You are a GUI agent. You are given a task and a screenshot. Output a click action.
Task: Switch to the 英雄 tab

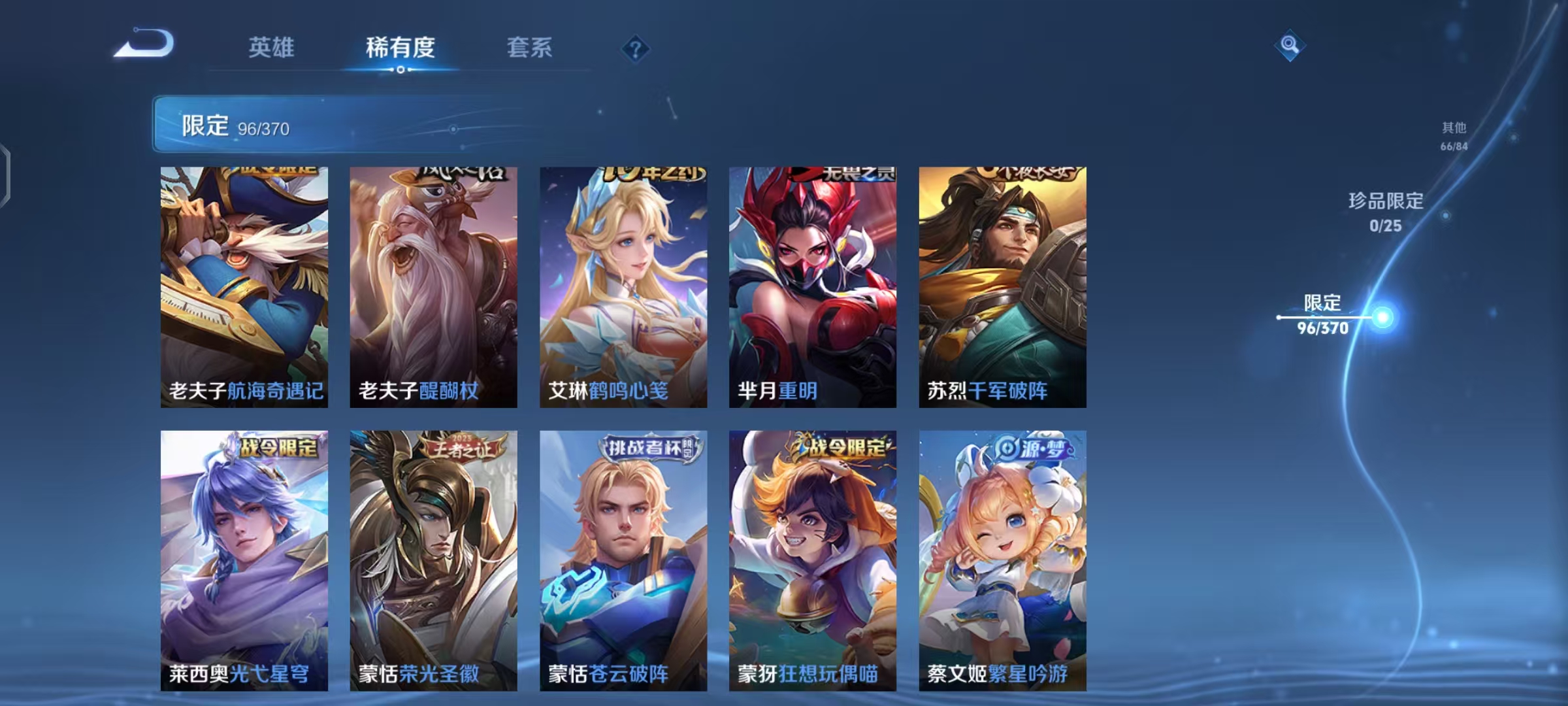272,48
